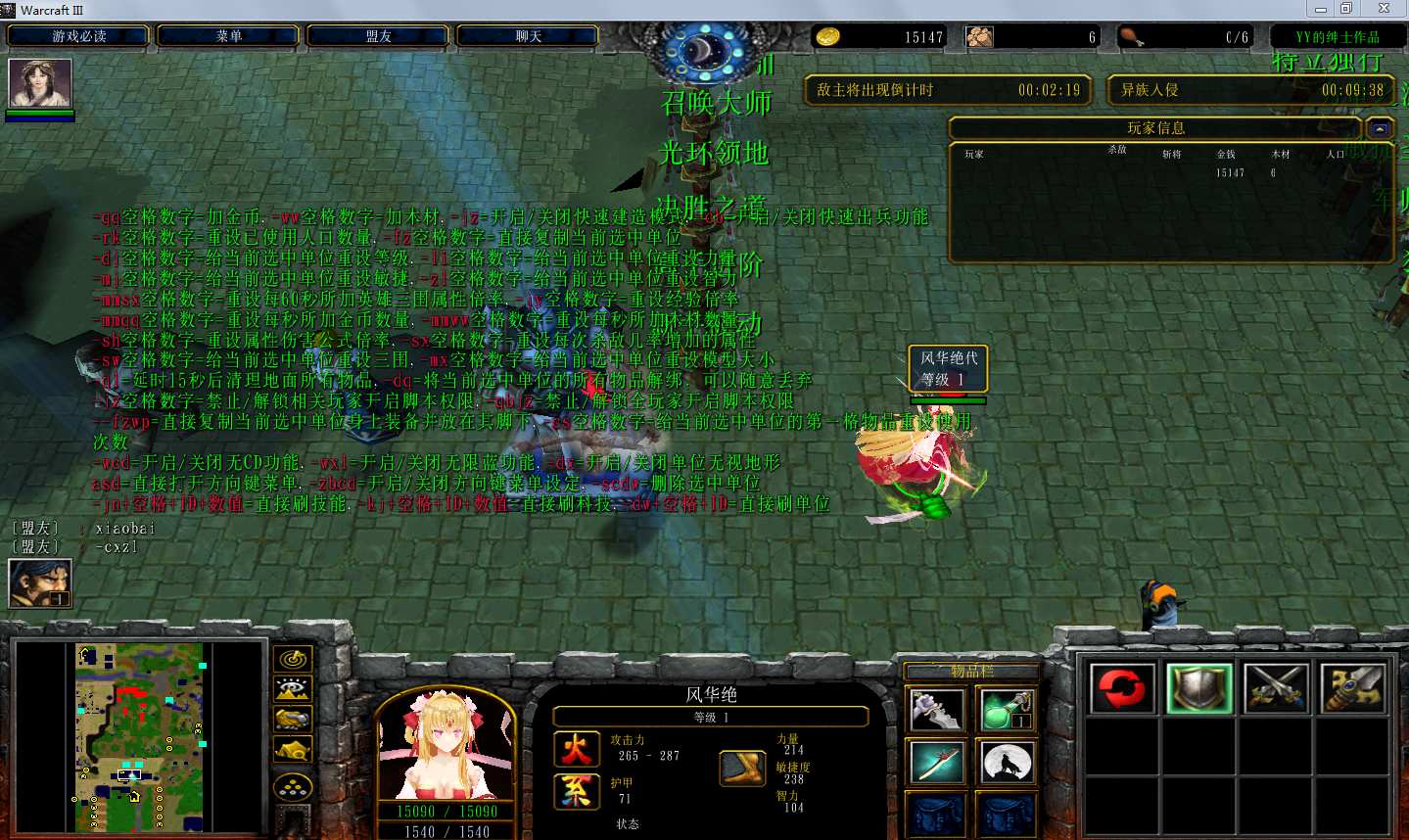Choose the crossed swords command

1277,687
